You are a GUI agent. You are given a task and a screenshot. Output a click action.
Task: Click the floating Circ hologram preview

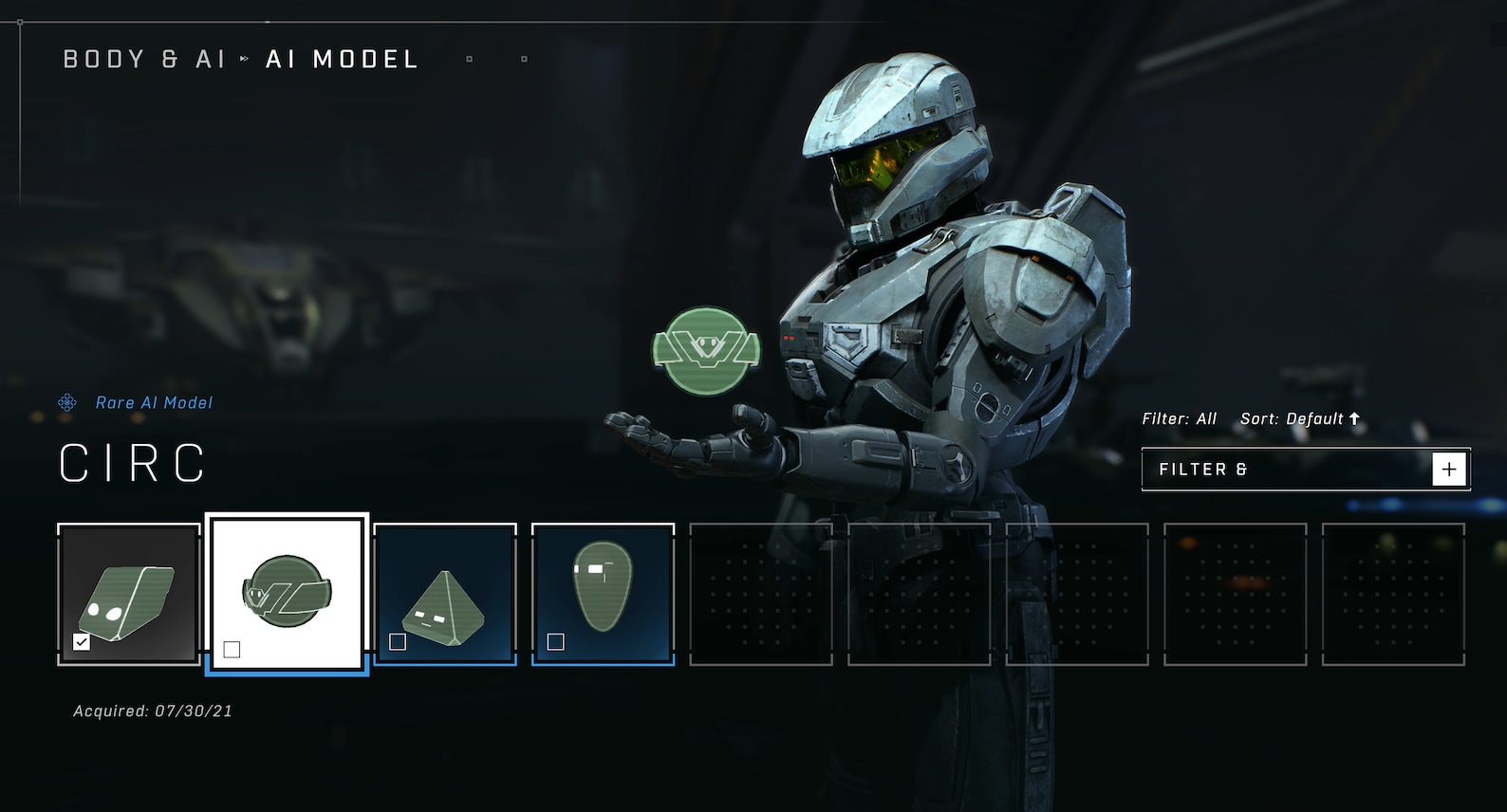(706, 350)
